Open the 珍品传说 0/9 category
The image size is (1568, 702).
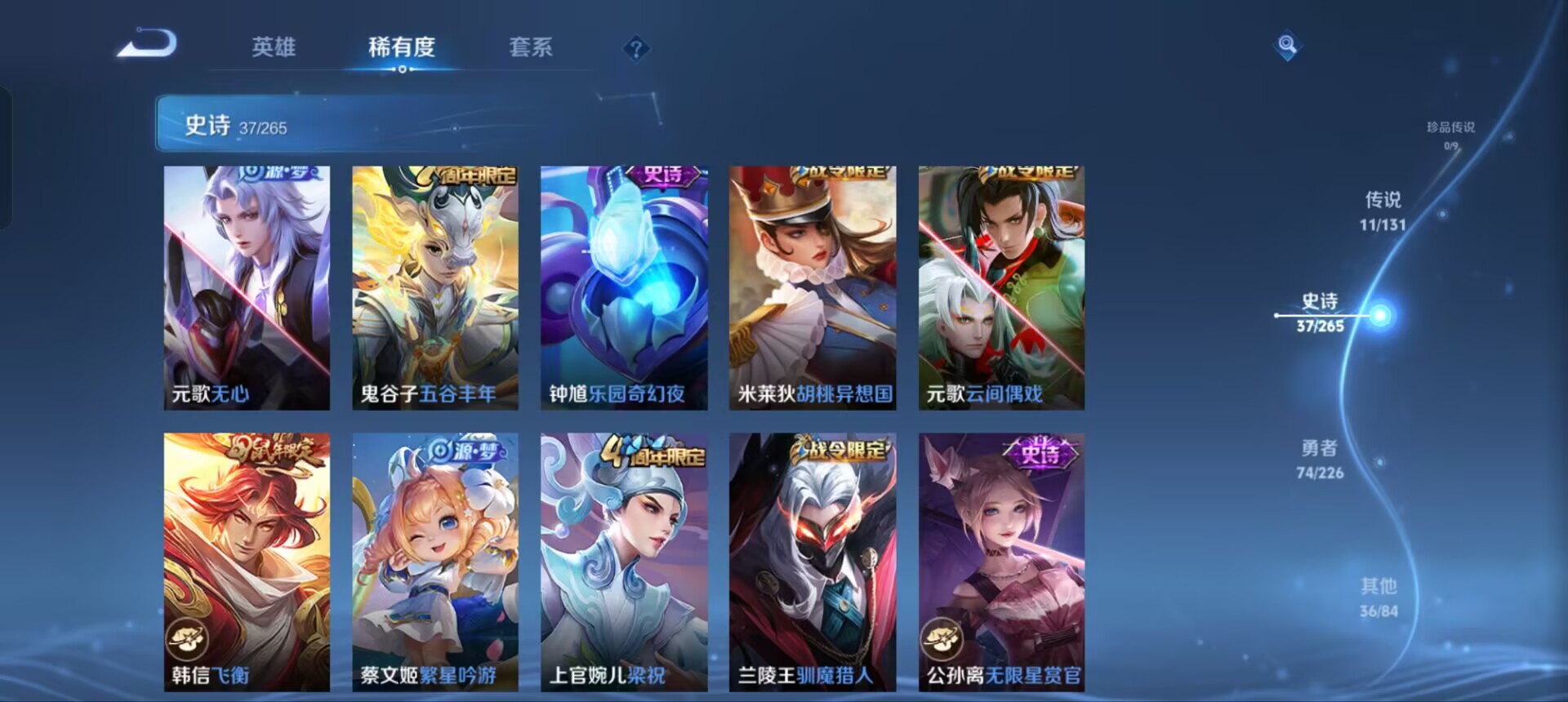coord(1450,127)
